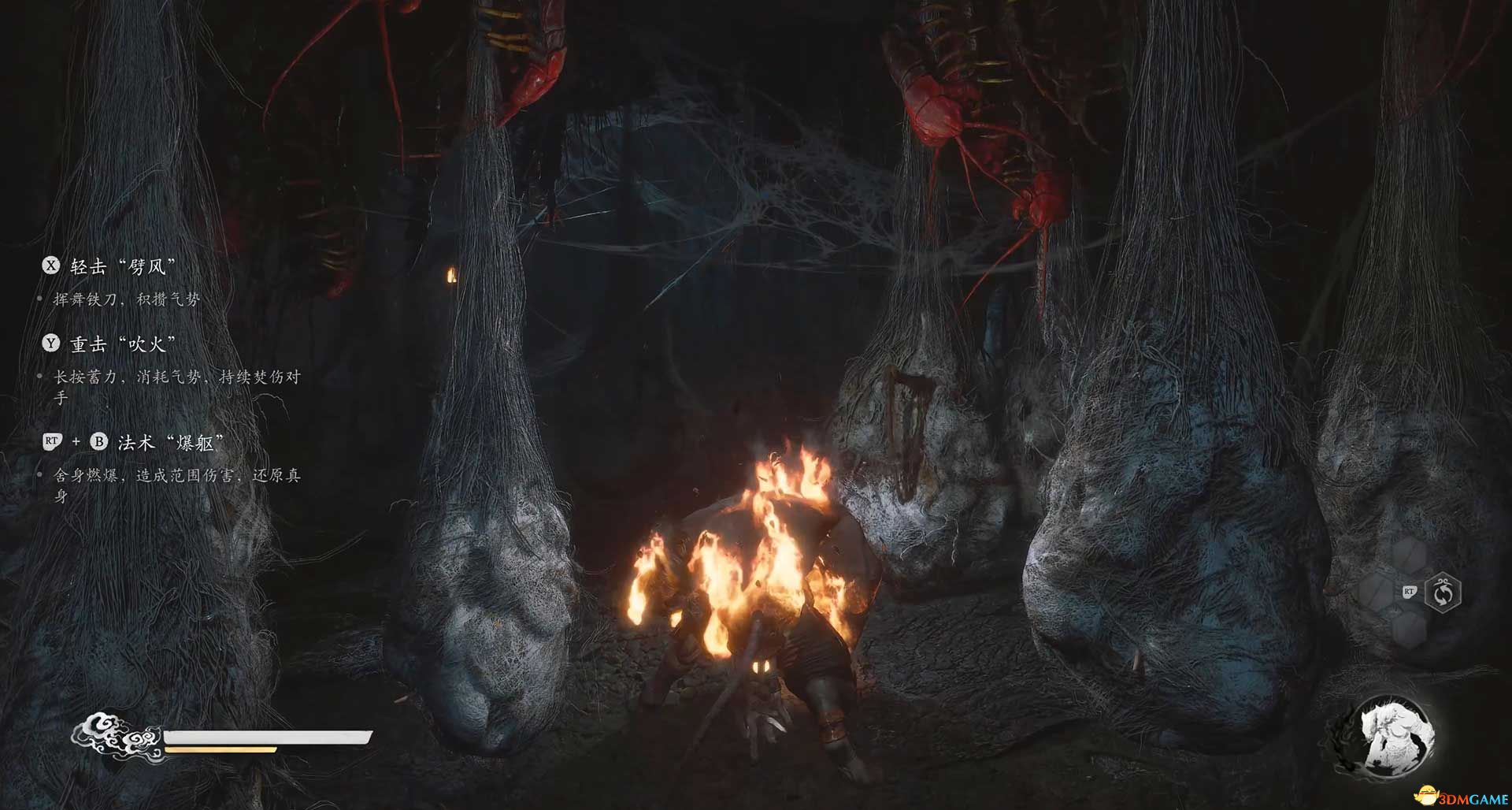Activate the revert transformation swirl icon

[x=1443, y=593]
